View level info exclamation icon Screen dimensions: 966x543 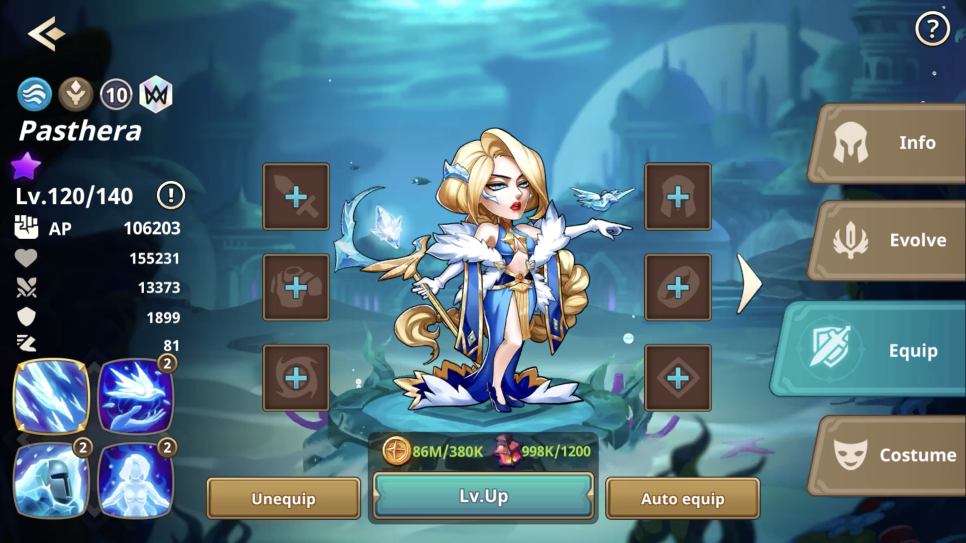pos(171,195)
